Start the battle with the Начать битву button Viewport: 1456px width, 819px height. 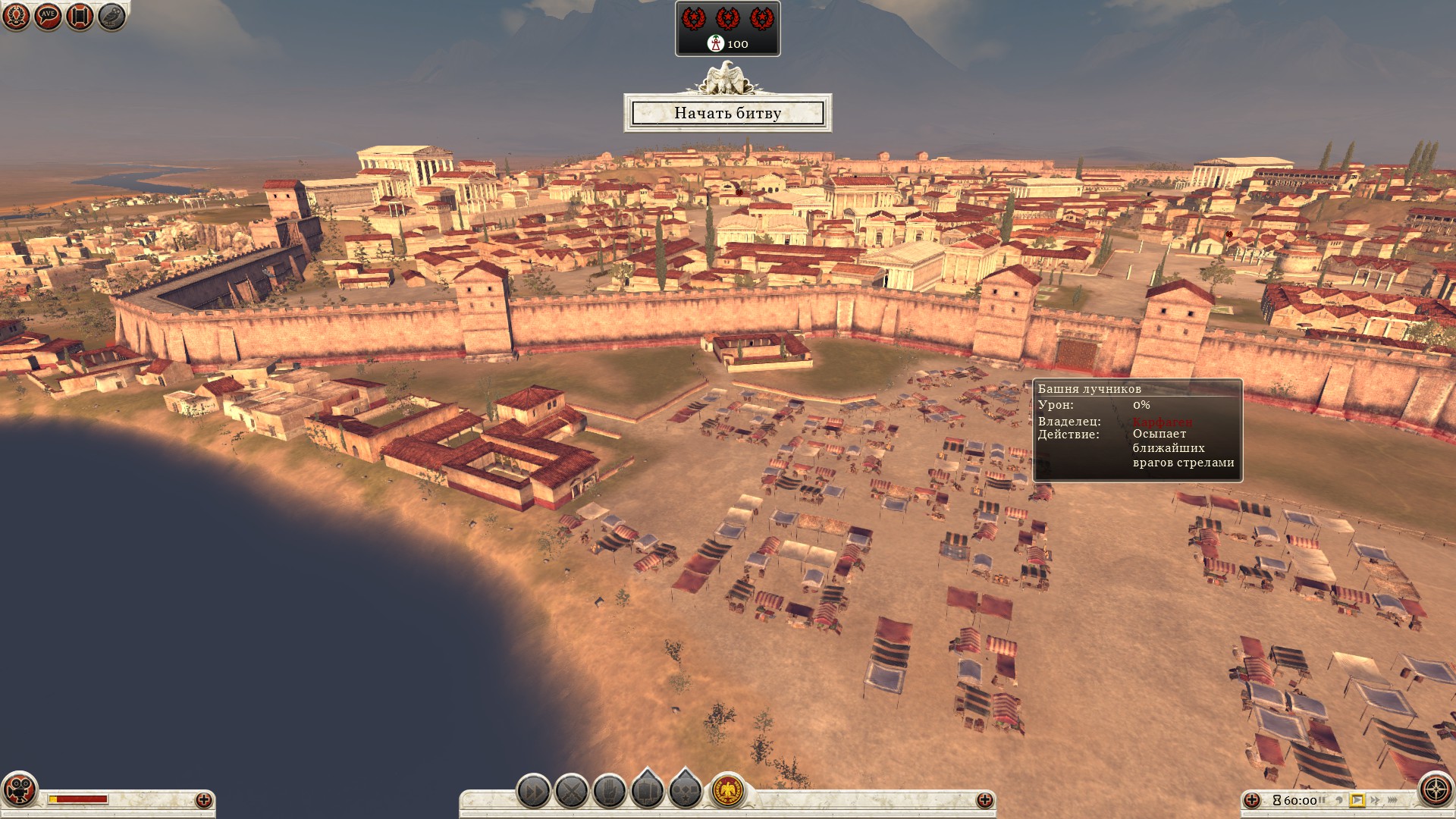(727, 113)
